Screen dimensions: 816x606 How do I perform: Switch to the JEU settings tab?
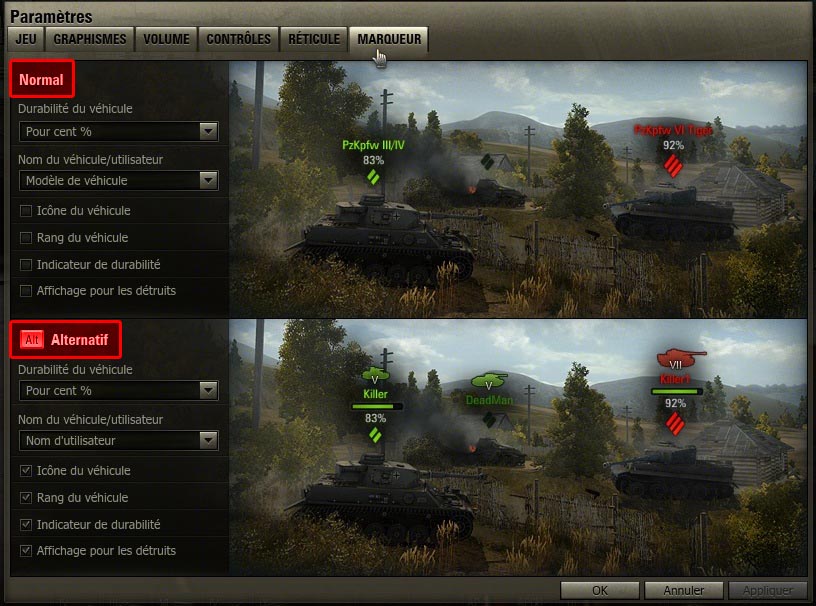pyautogui.click(x=24, y=39)
